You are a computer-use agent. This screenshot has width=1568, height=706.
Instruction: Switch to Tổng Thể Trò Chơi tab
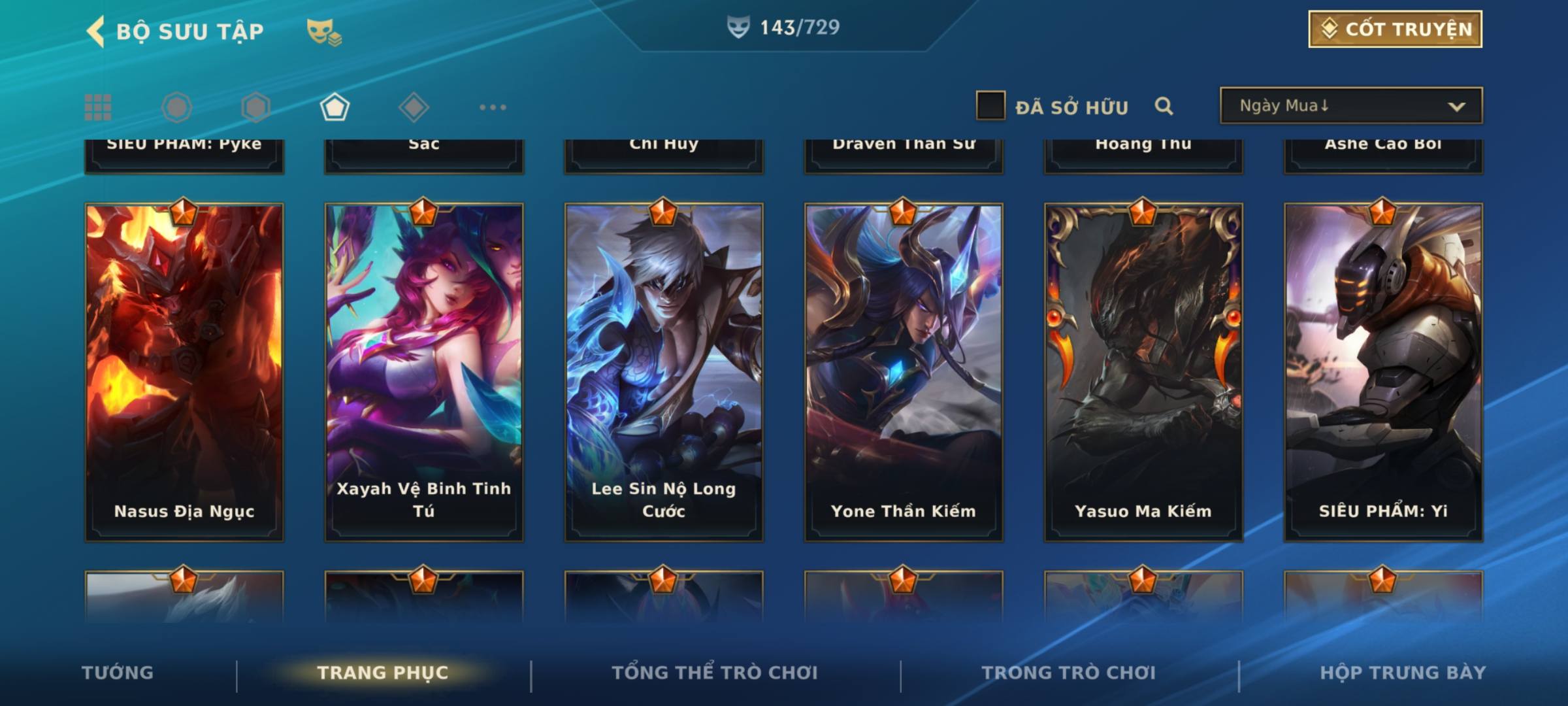coord(715,673)
